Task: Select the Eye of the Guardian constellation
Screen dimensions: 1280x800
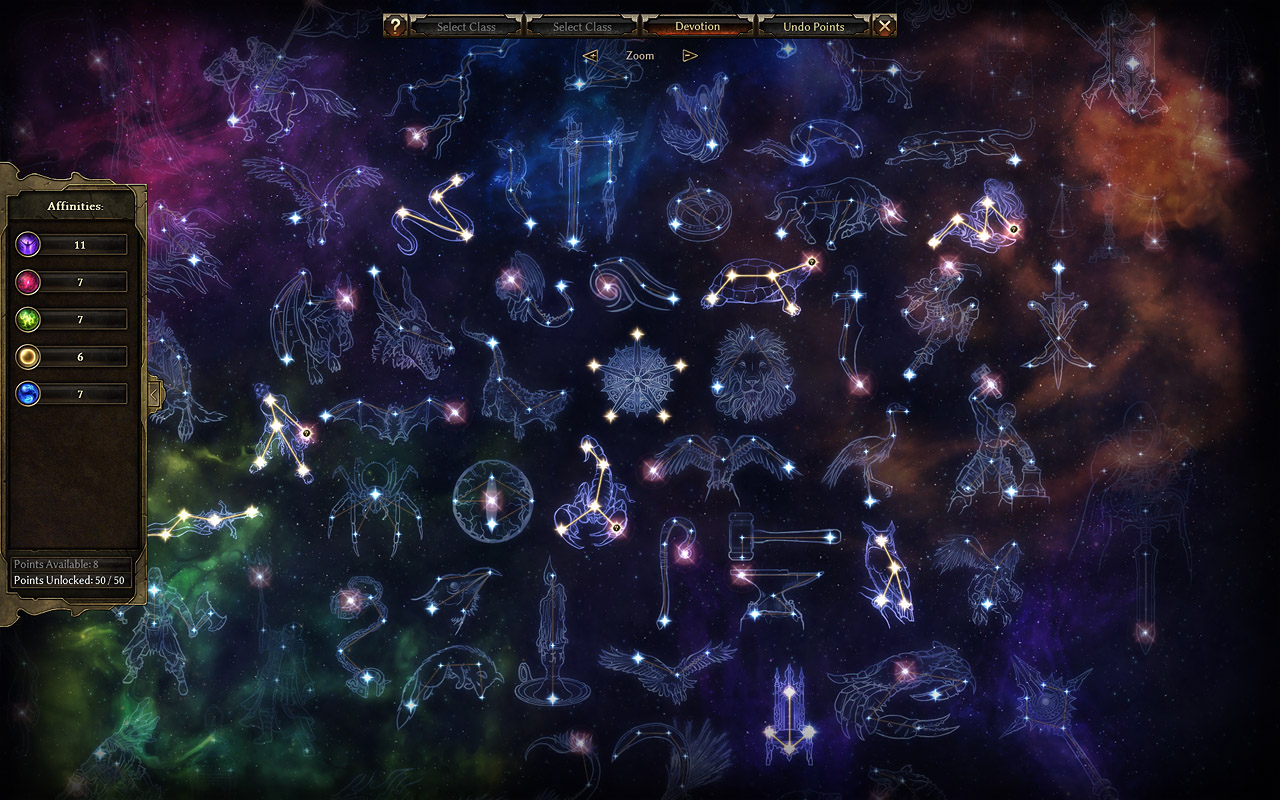Action: pos(491,499)
